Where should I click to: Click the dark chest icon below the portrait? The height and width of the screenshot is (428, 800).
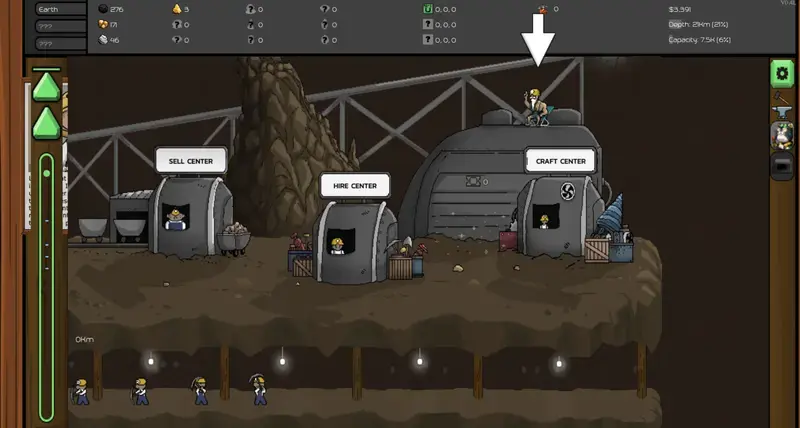pyautogui.click(x=782, y=167)
